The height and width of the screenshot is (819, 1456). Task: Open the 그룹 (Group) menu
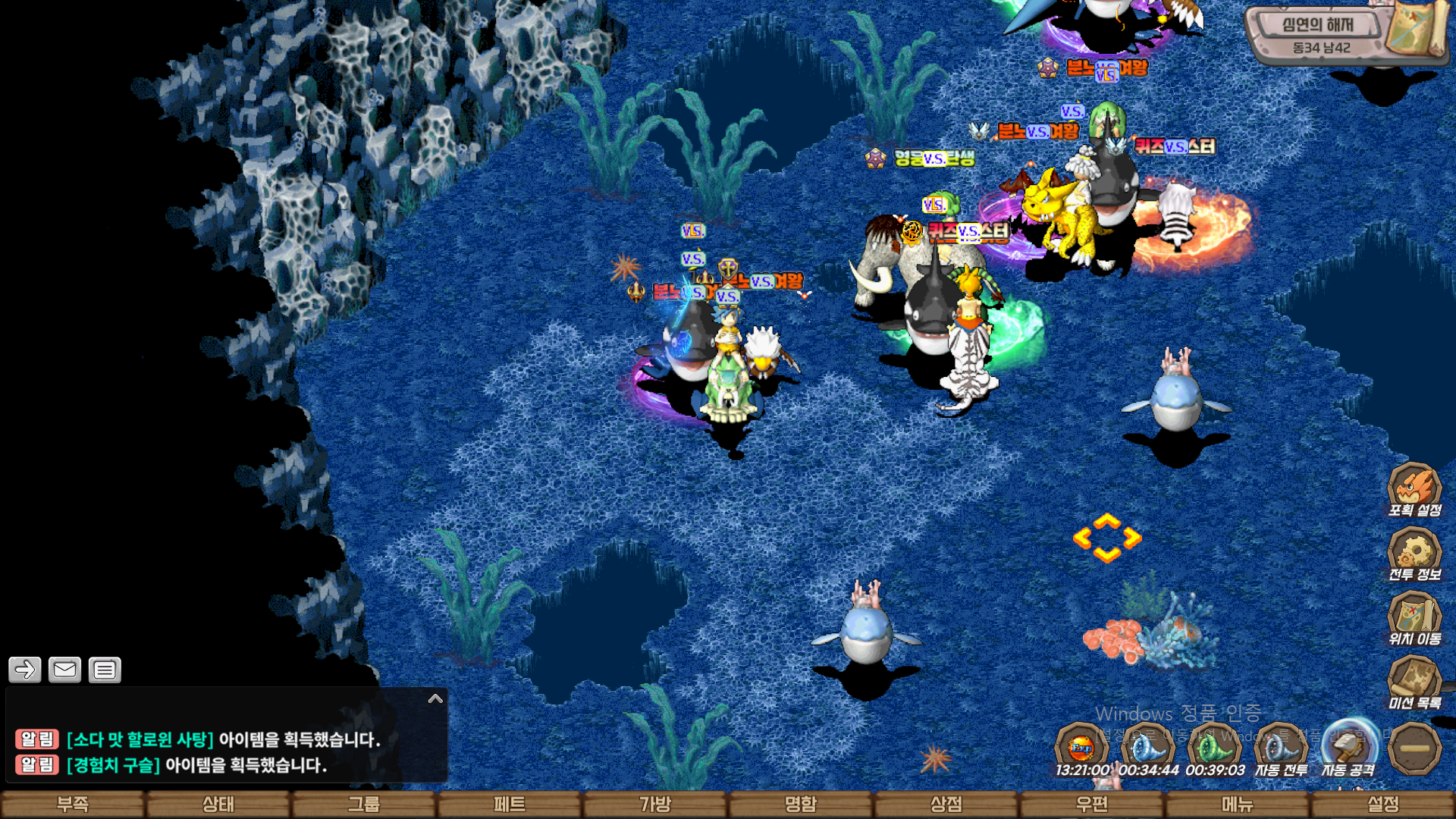pos(364,804)
